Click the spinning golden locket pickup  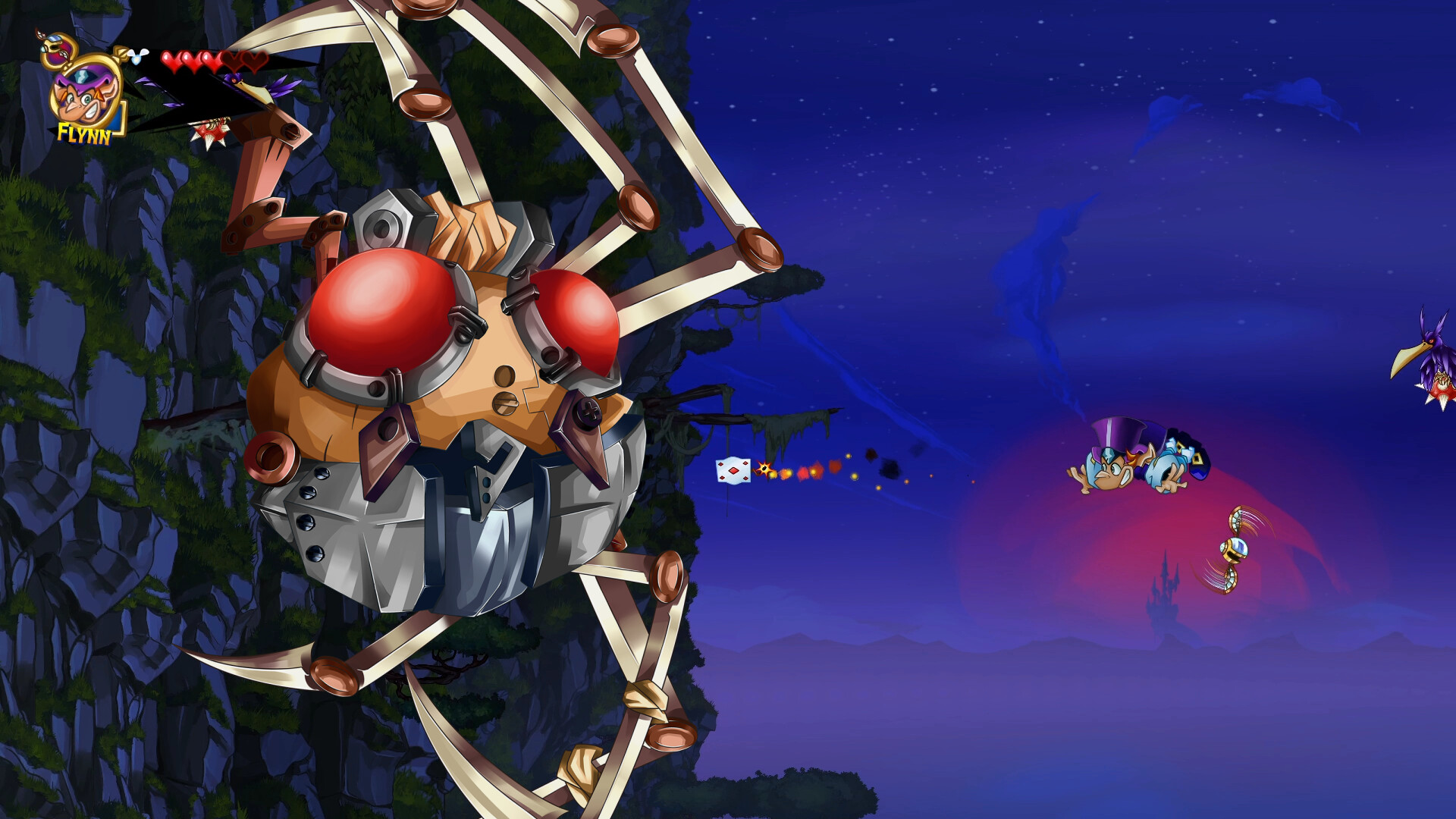tap(1236, 548)
